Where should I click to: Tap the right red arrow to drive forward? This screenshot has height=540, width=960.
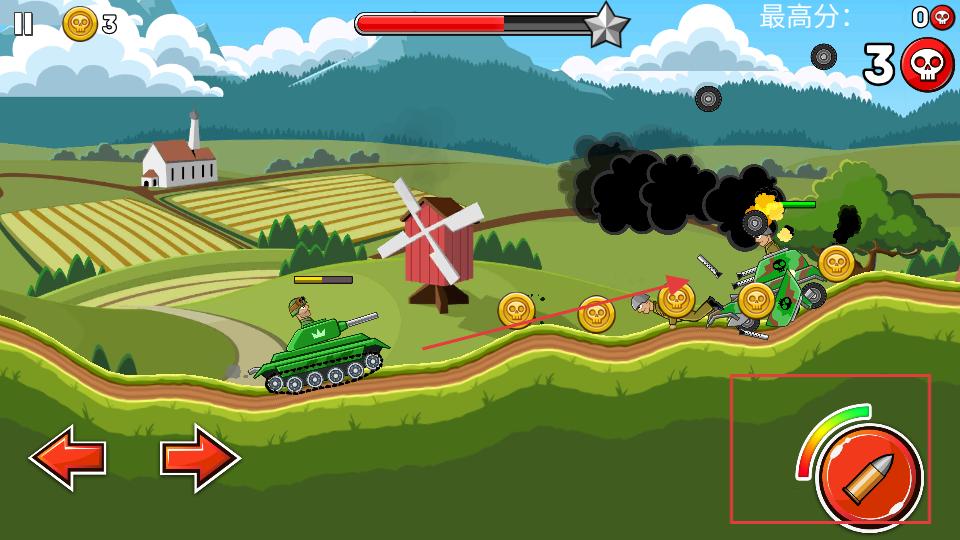point(200,458)
